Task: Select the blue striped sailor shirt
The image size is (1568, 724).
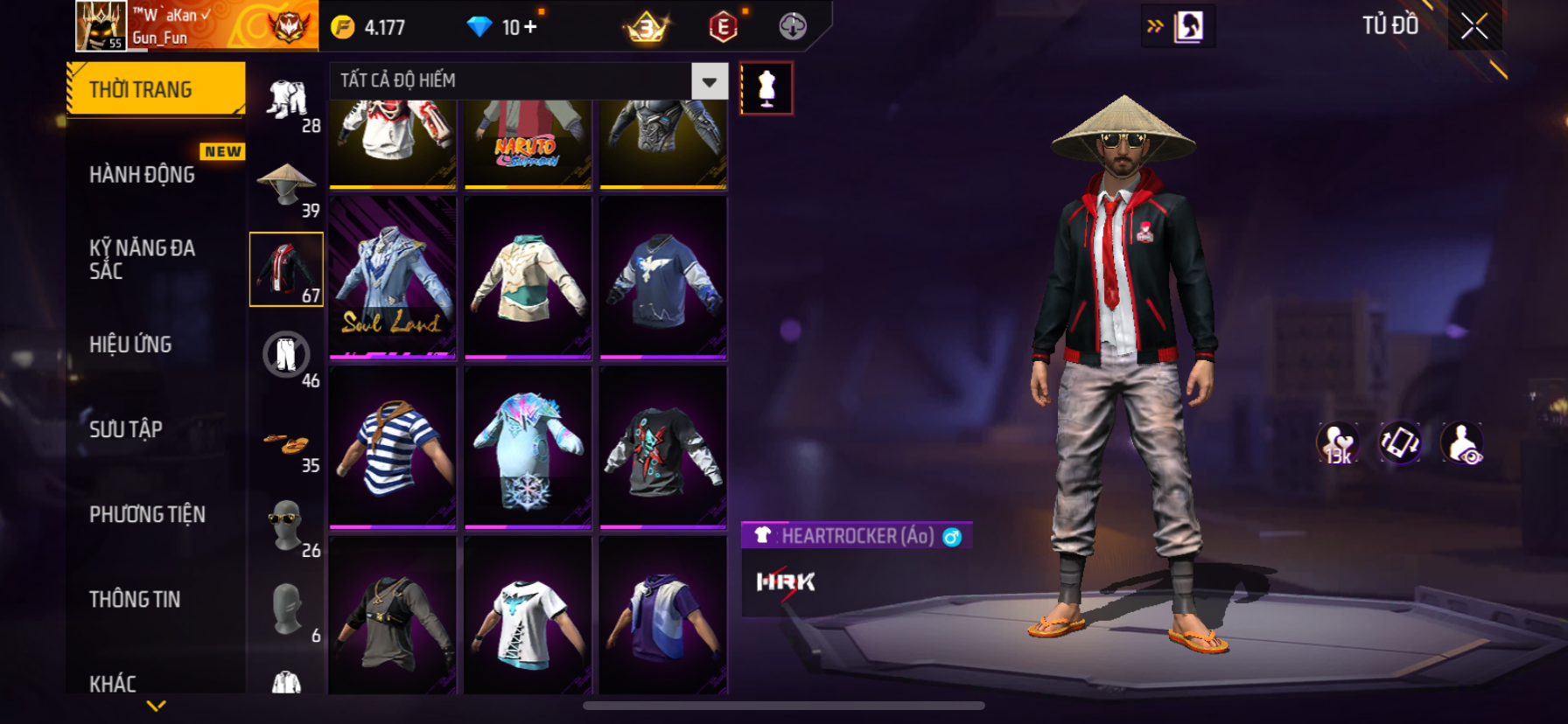Action: click(x=393, y=447)
